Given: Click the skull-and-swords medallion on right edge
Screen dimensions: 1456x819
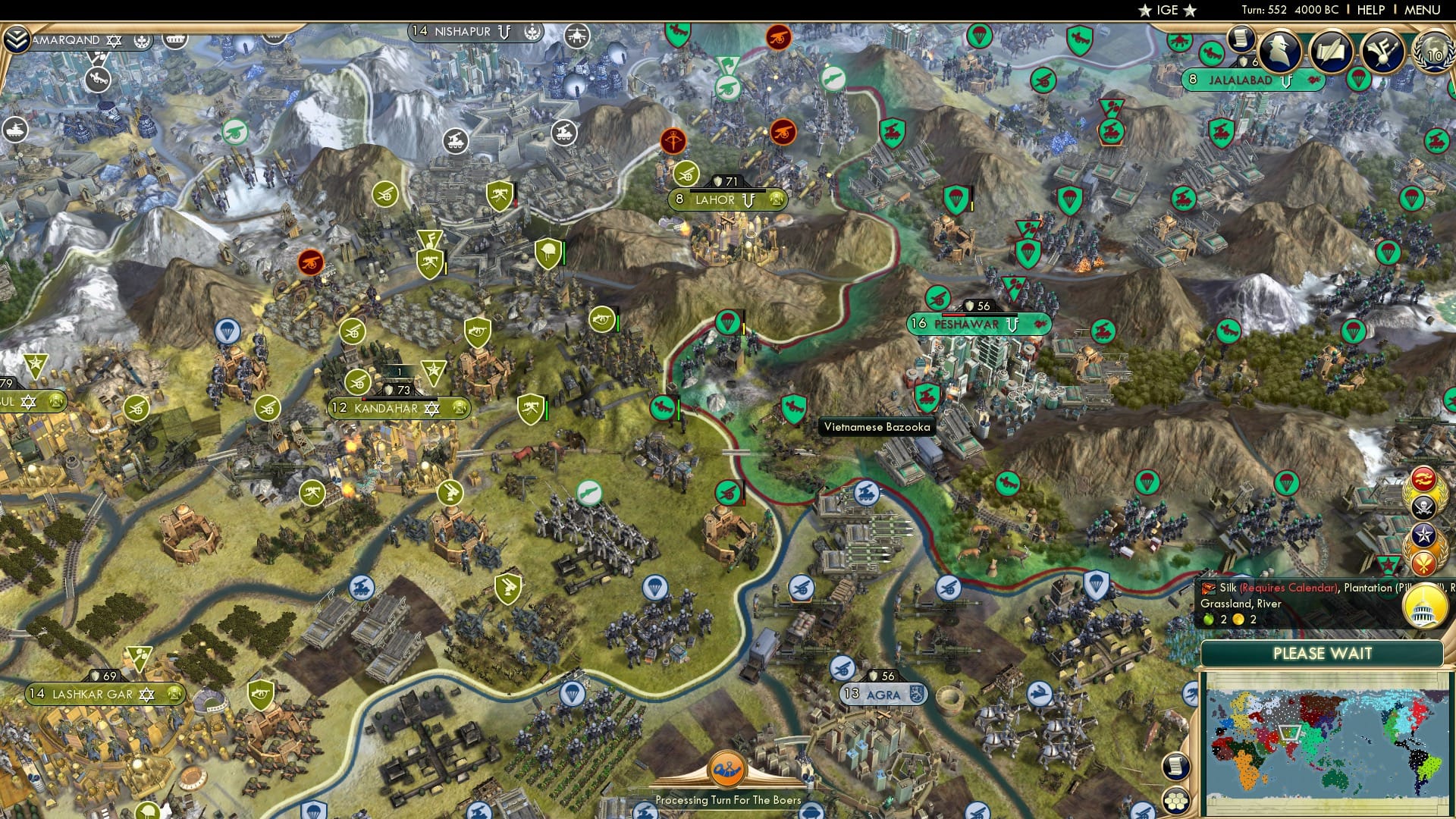Looking at the screenshot, I should coord(1423,506).
